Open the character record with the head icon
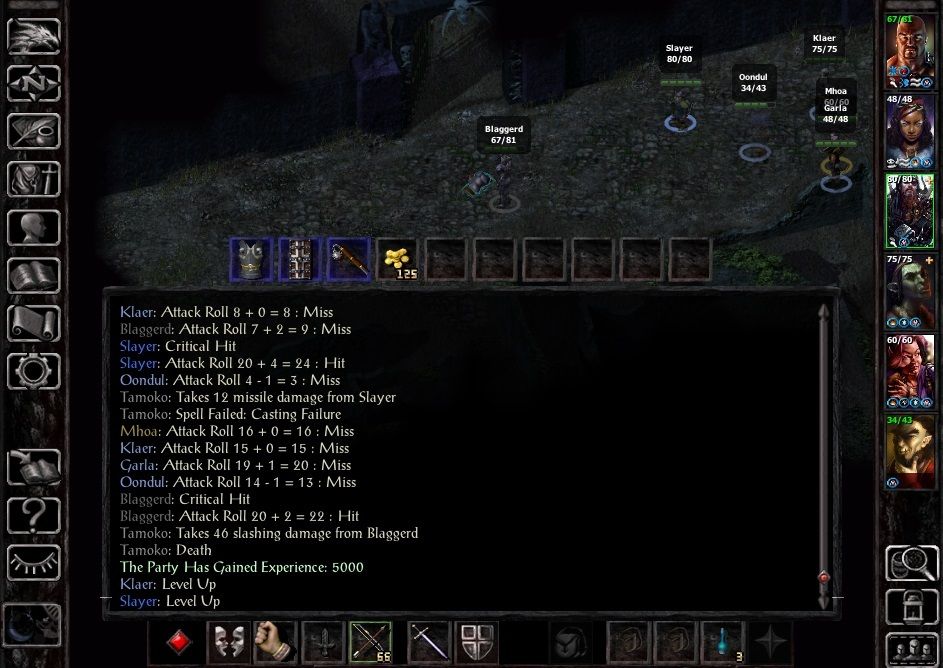The image size is (943, 668). pos(34,228)
